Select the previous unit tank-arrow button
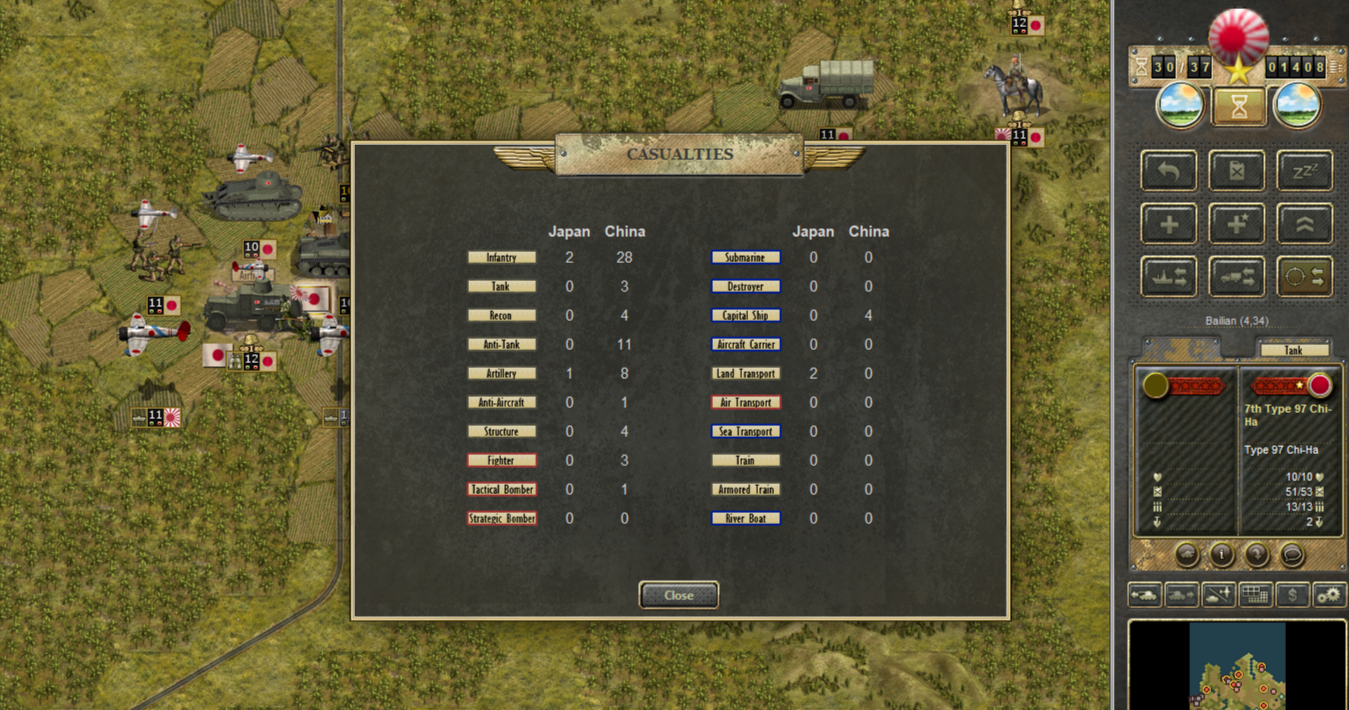Image resolution: width=1349 pixels, height=710 pixels. (1145, 595)
